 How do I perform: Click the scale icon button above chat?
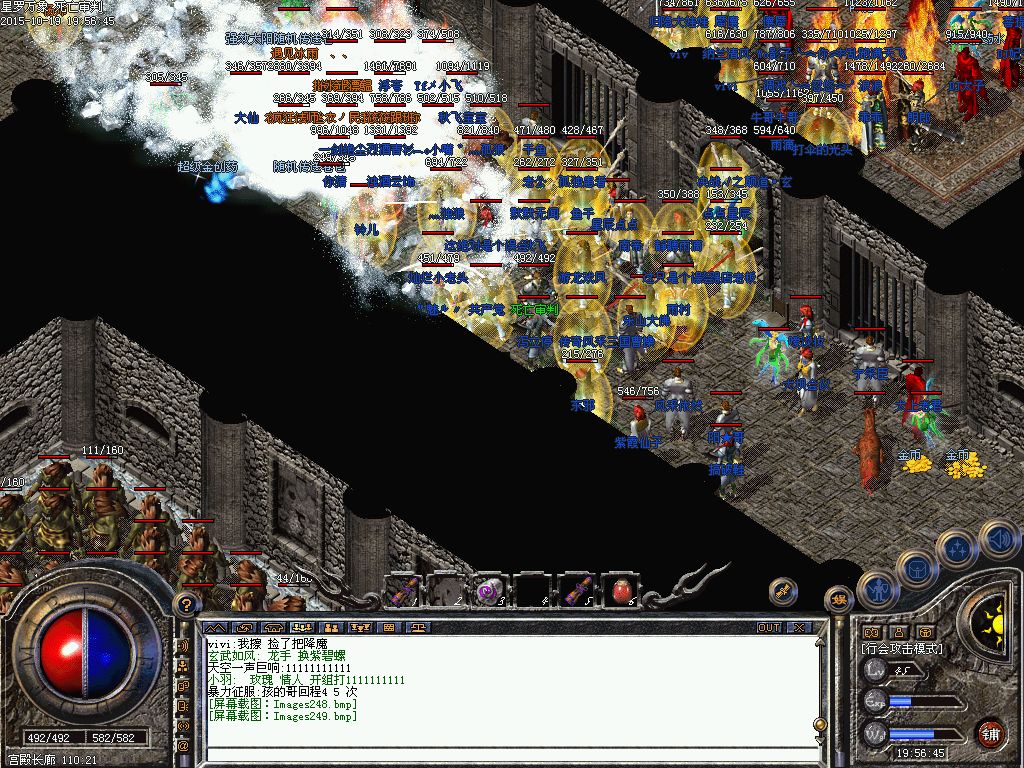pyautogui.click(x=418, y=627)
